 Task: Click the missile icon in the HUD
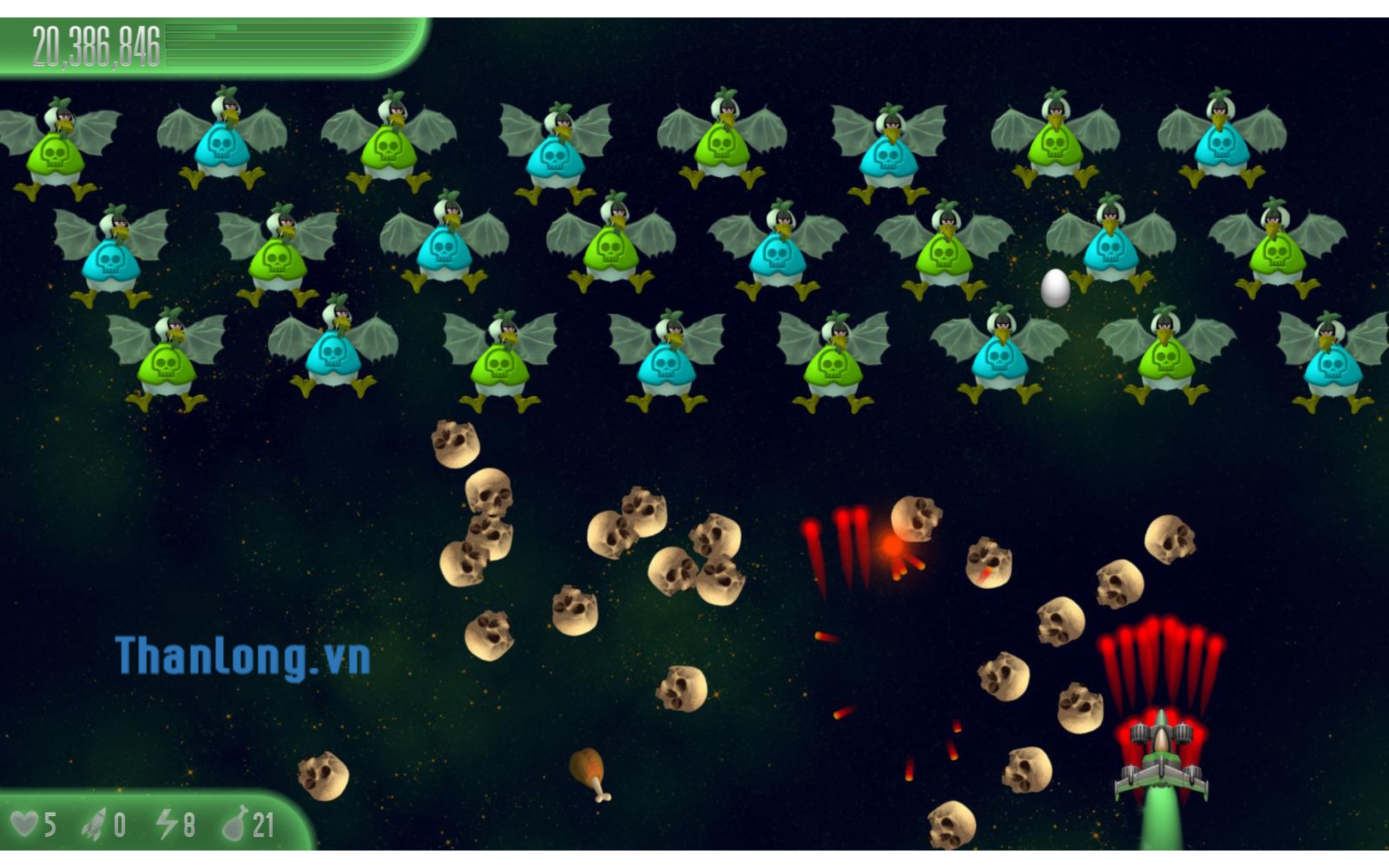pos(94,825)
